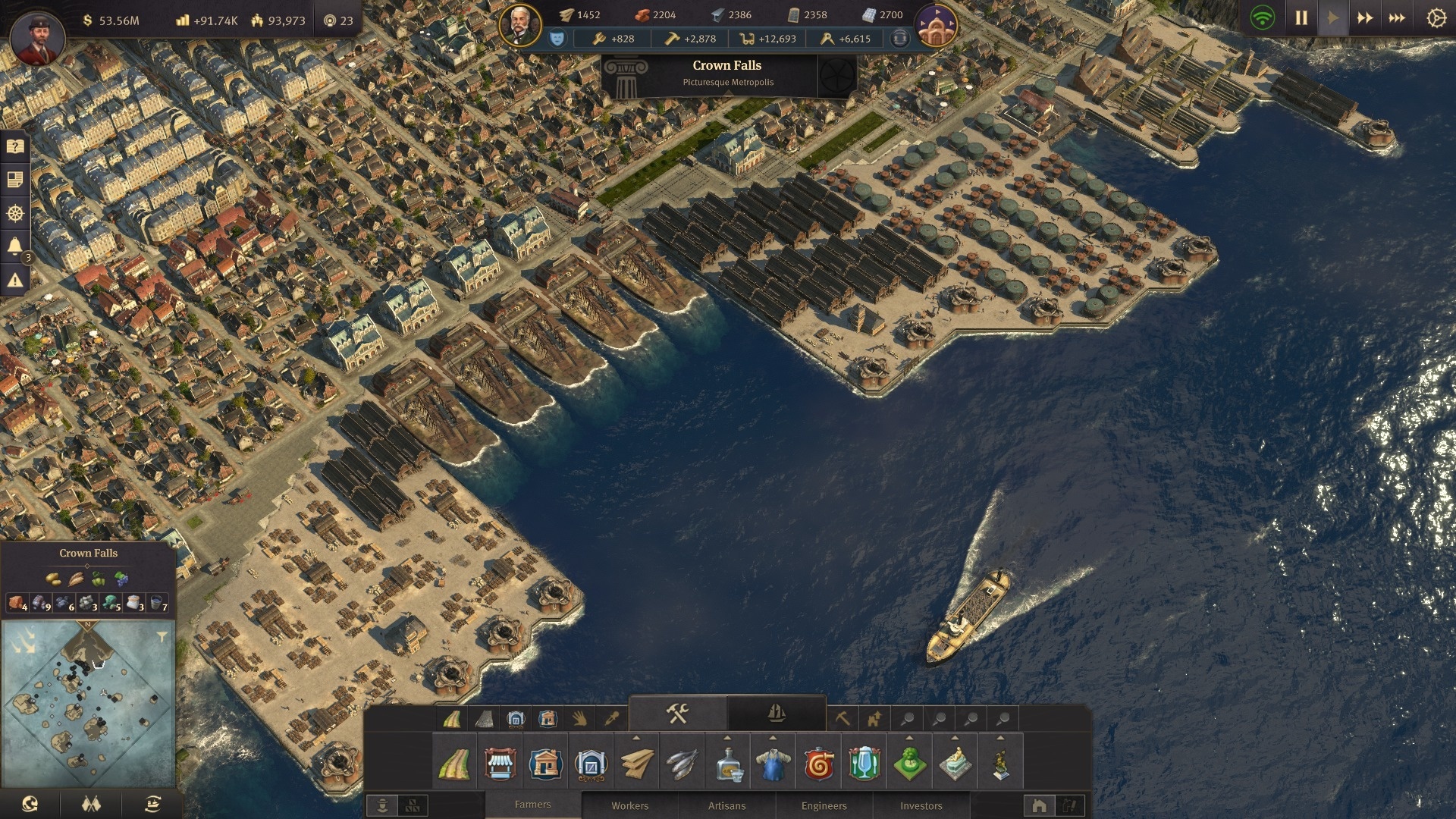Select the timber planks building icon

[x=636, y=763]
